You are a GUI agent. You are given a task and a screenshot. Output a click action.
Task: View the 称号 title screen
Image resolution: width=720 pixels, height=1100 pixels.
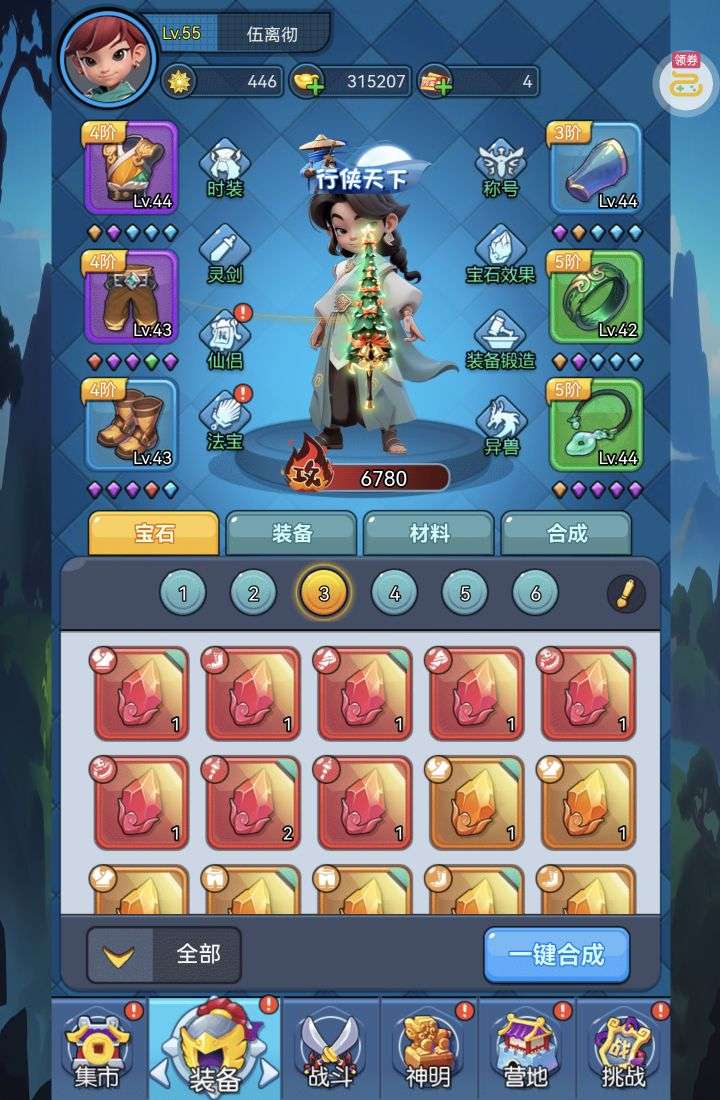click(499, 169)
